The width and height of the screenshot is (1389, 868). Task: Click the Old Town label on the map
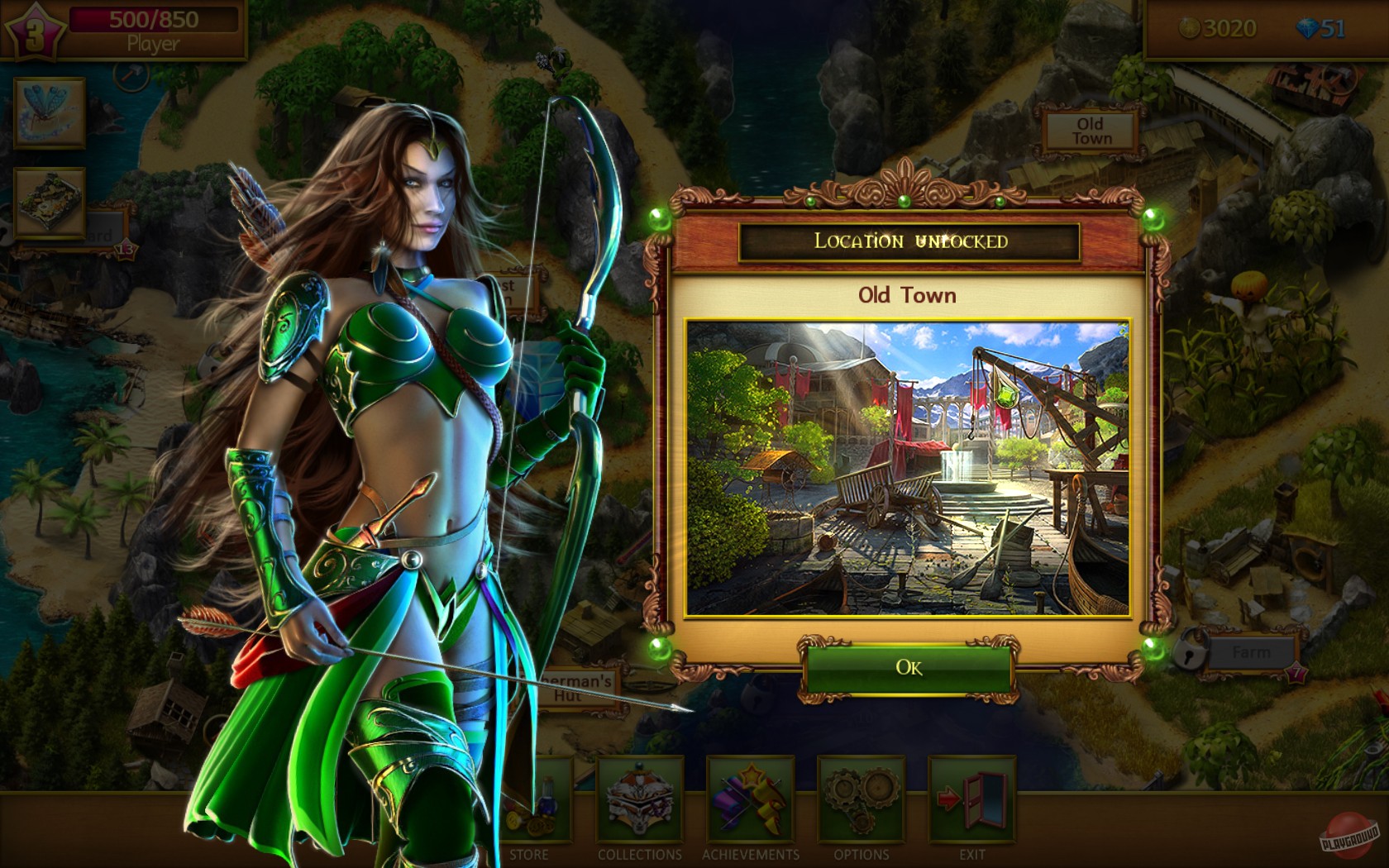(1091, 131)
